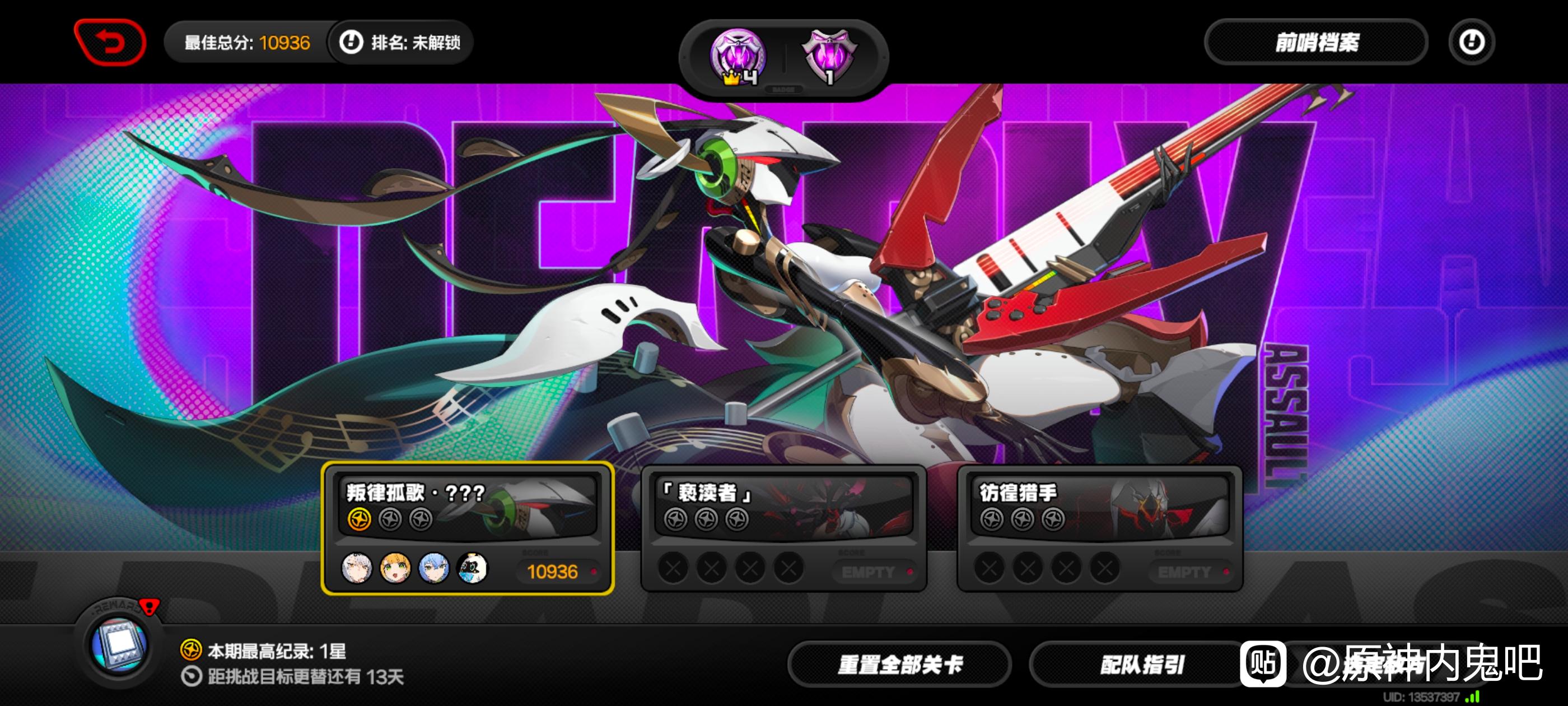This screenshot has height=706, width=1568.
Task: Open the 前哨档案 archive
Action: point(1316,43)
